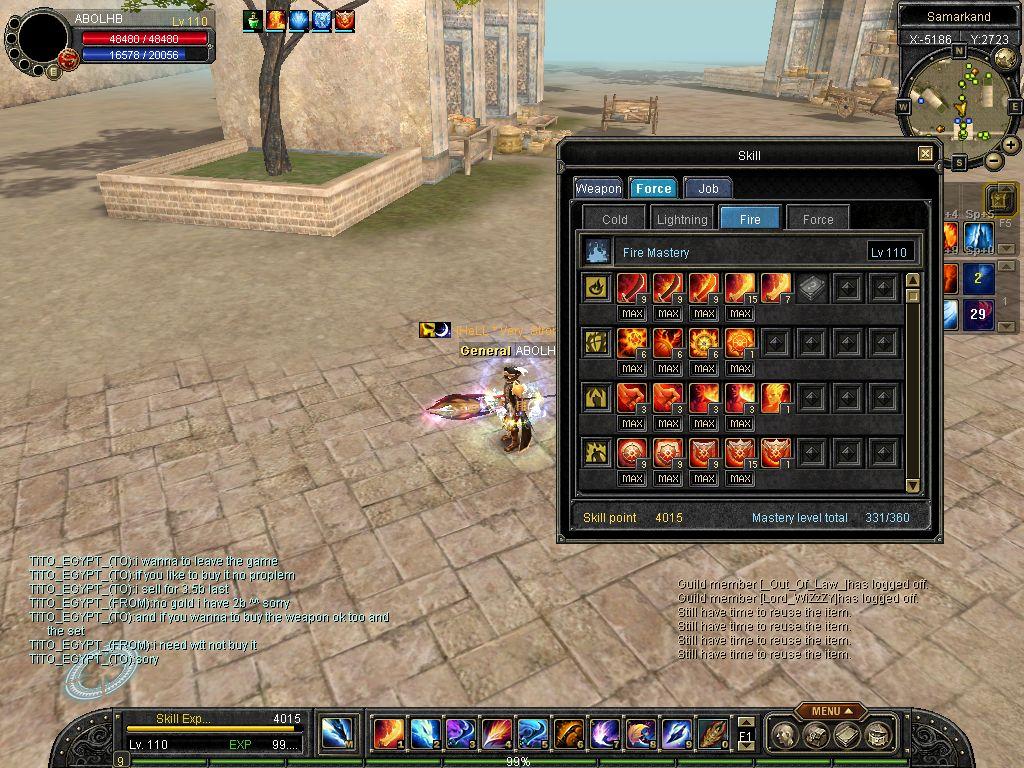The height and width of the screenshot is (768, 1024).
Task: Activate the fire skill in hotbar slot 1
Action: pyautogui.click(x=388, y=734)
